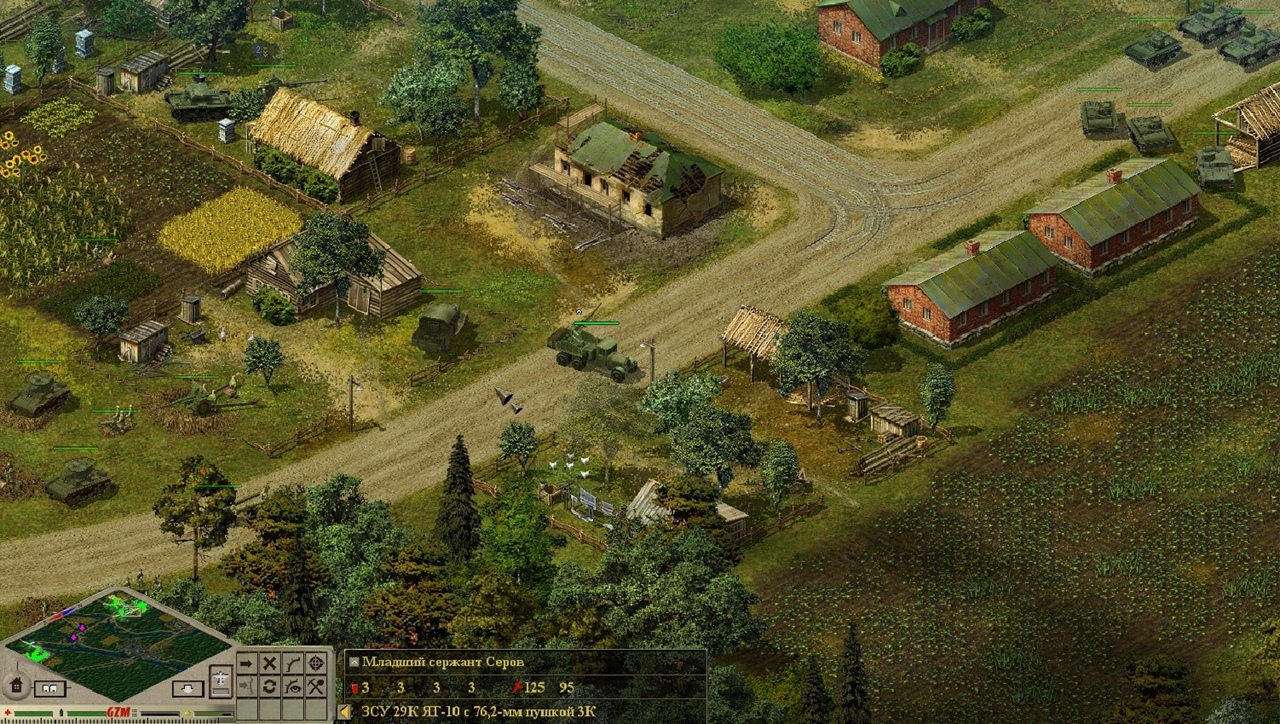Click the white down-arrow panel button
The height and width of the screenshot is (724, 1280).
tap(187, 689)
